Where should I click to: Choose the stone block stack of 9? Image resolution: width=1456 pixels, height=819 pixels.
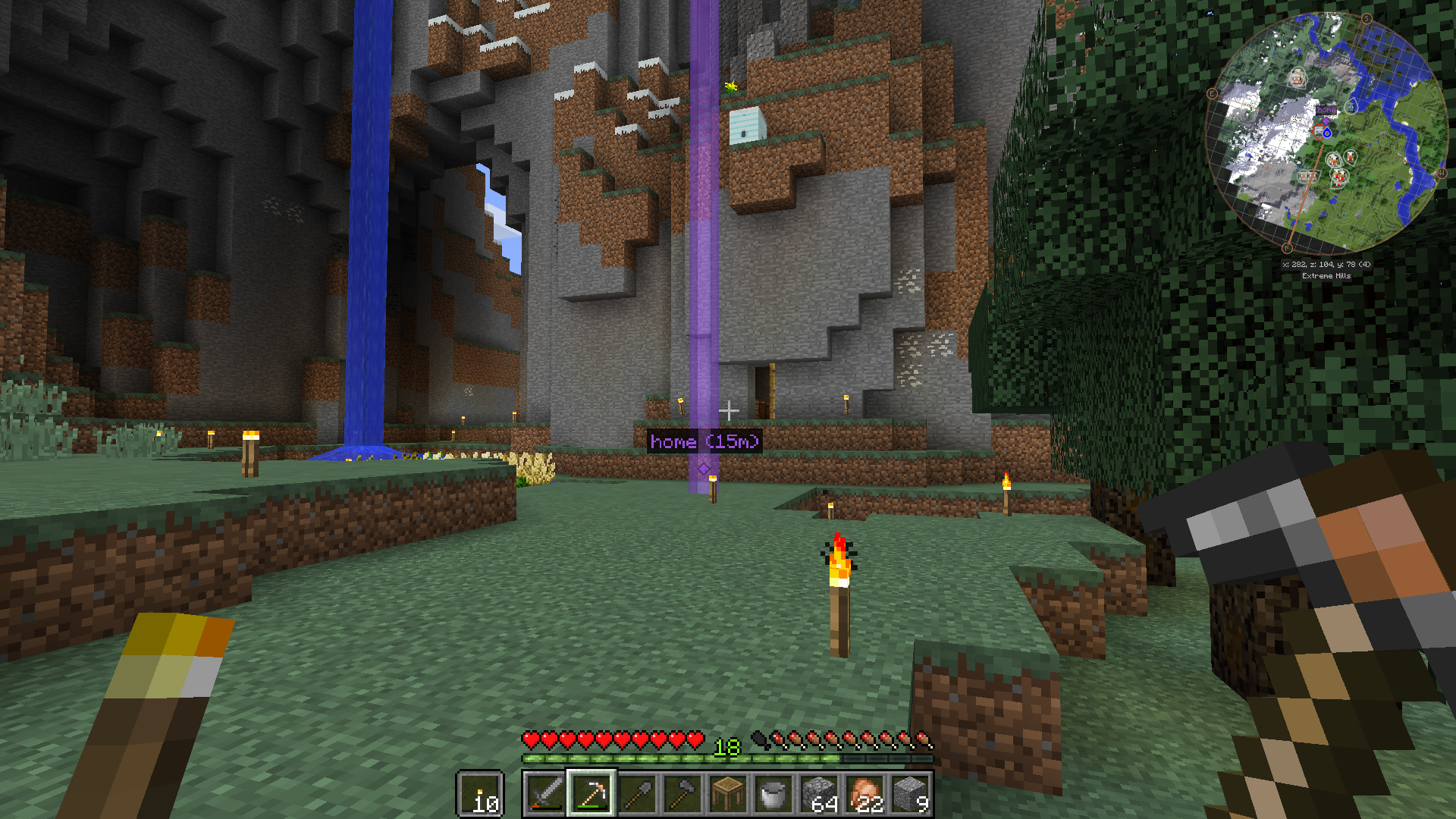click(x=911, y=794)
